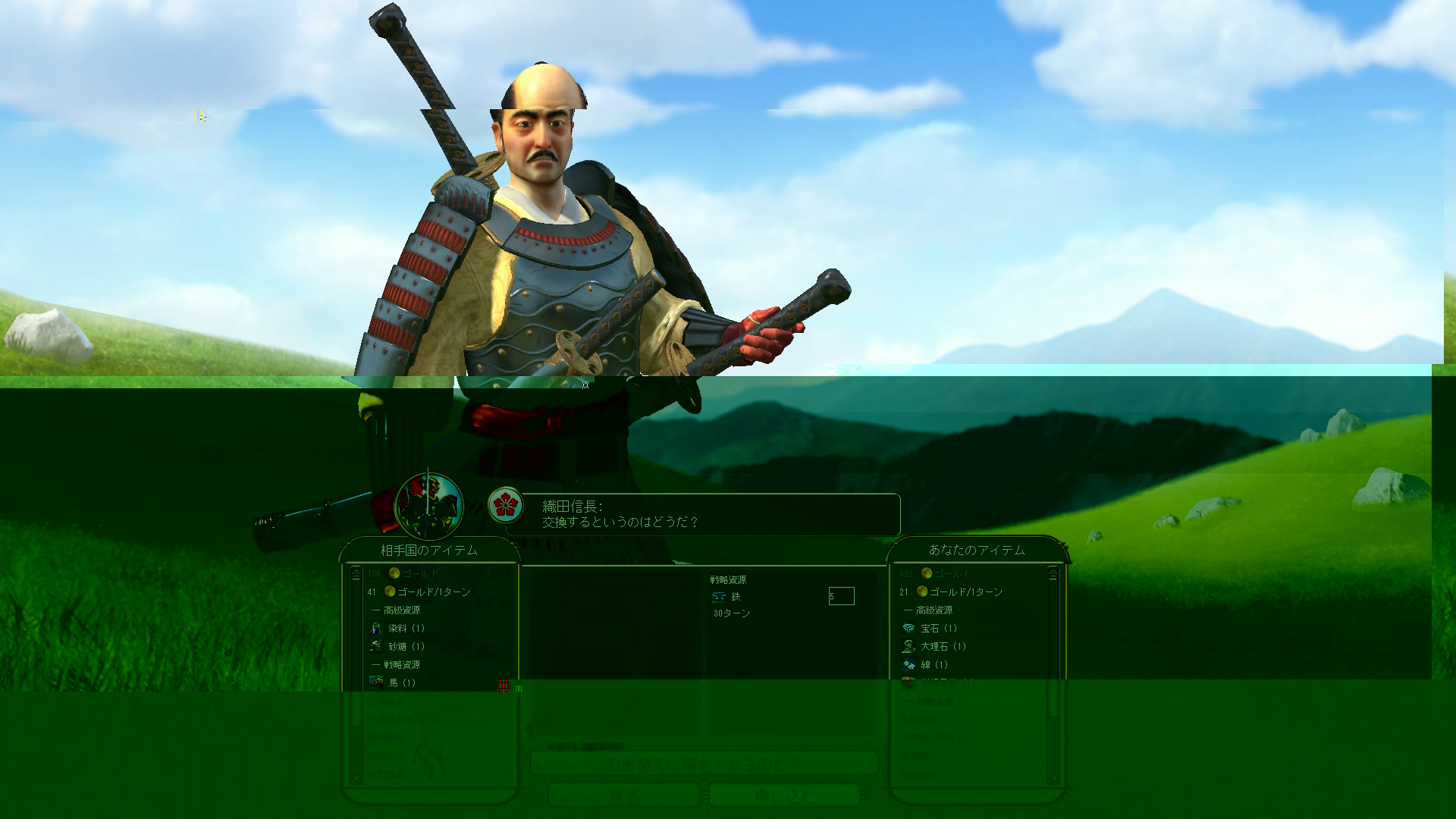Choose 砂糖 (sugar) from opponent's items
Image resolution: width=1456 pixels, height=819 pixels.
pyautogui.click(x=406, y=647)
